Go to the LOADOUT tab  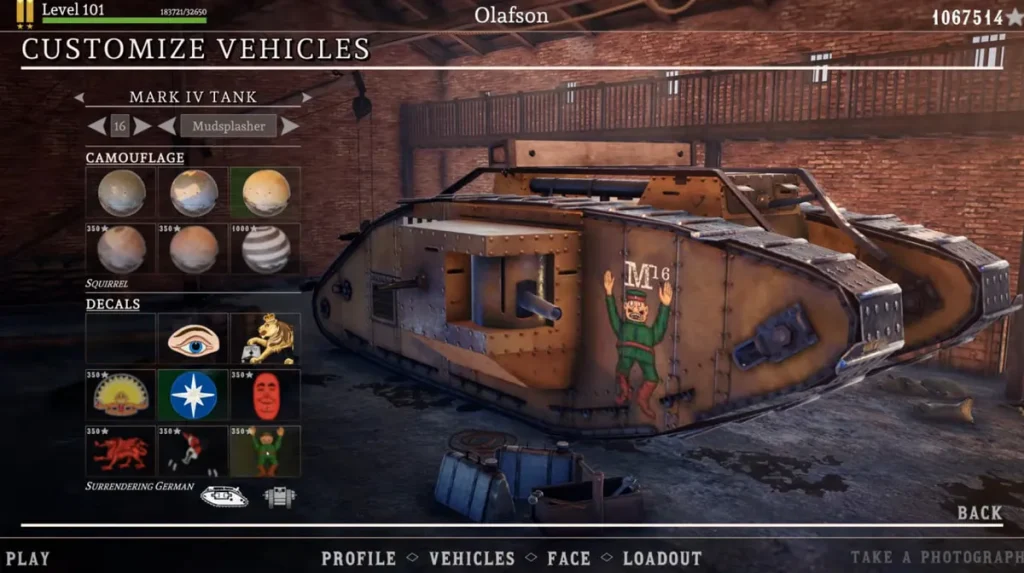point(662,559)
